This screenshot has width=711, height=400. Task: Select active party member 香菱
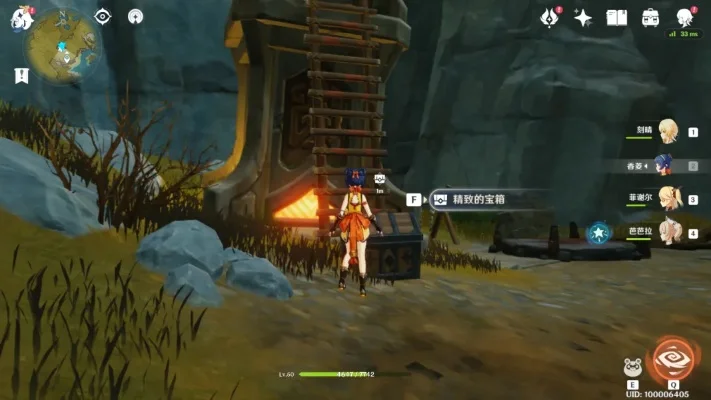tap(665, 164)
